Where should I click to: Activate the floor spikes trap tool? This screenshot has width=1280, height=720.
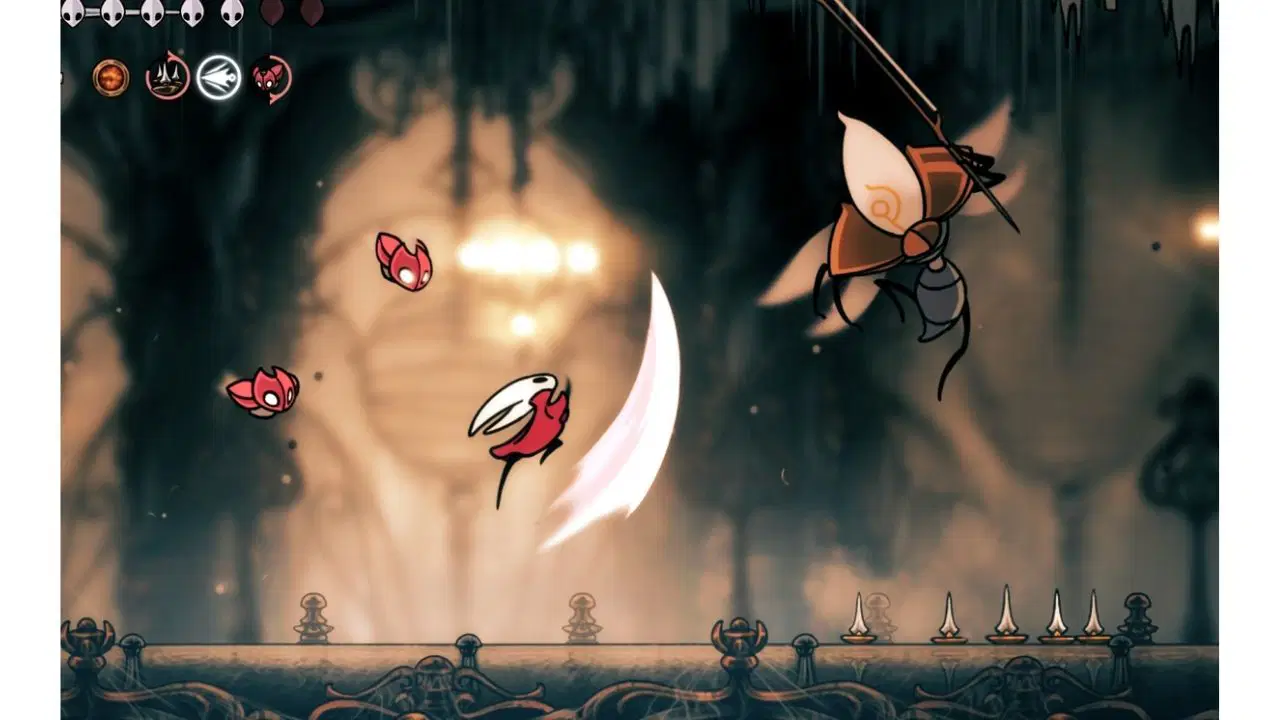point(167,77)
